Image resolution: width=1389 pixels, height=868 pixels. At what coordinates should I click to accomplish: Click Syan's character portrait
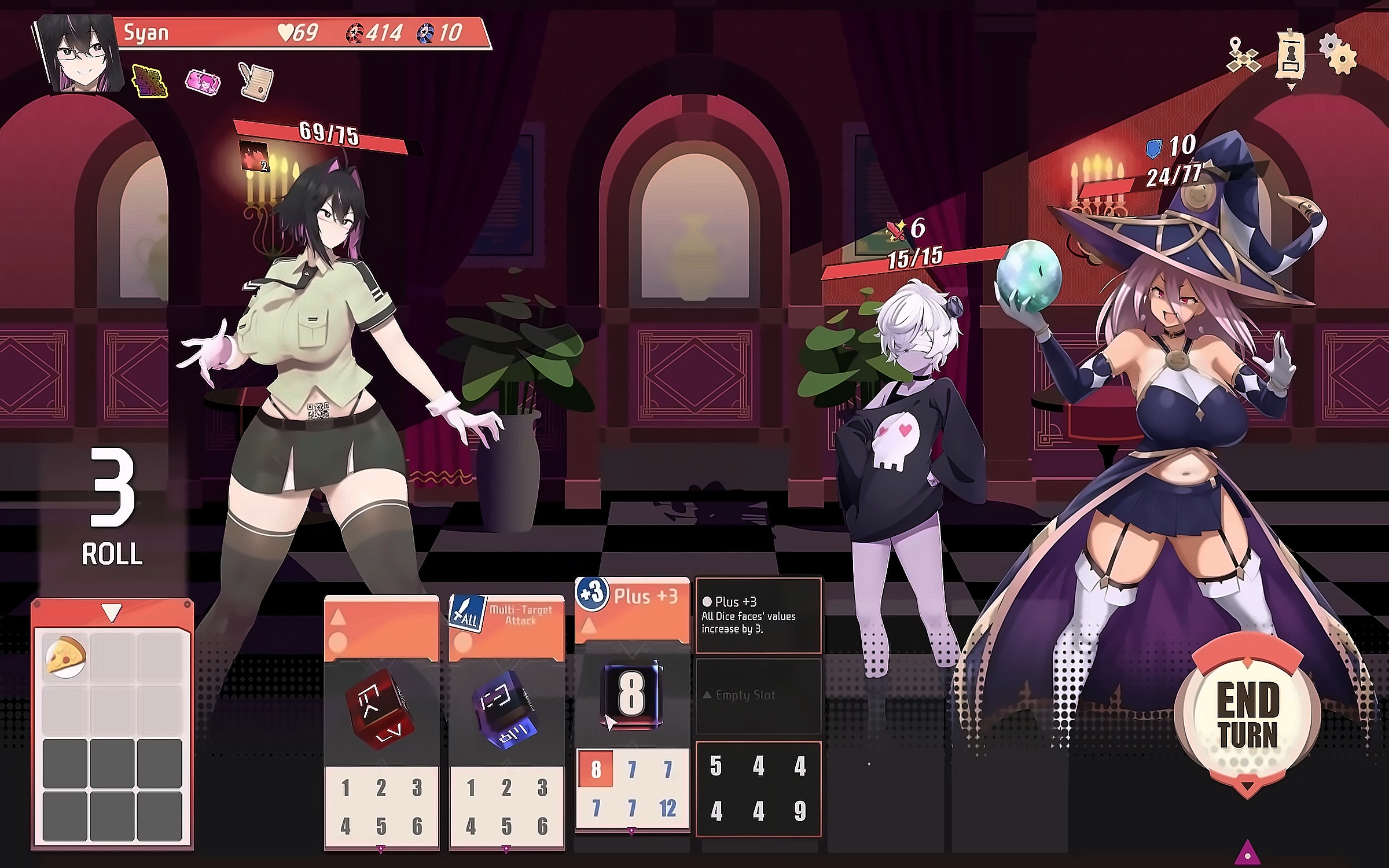tap(78, 53)
